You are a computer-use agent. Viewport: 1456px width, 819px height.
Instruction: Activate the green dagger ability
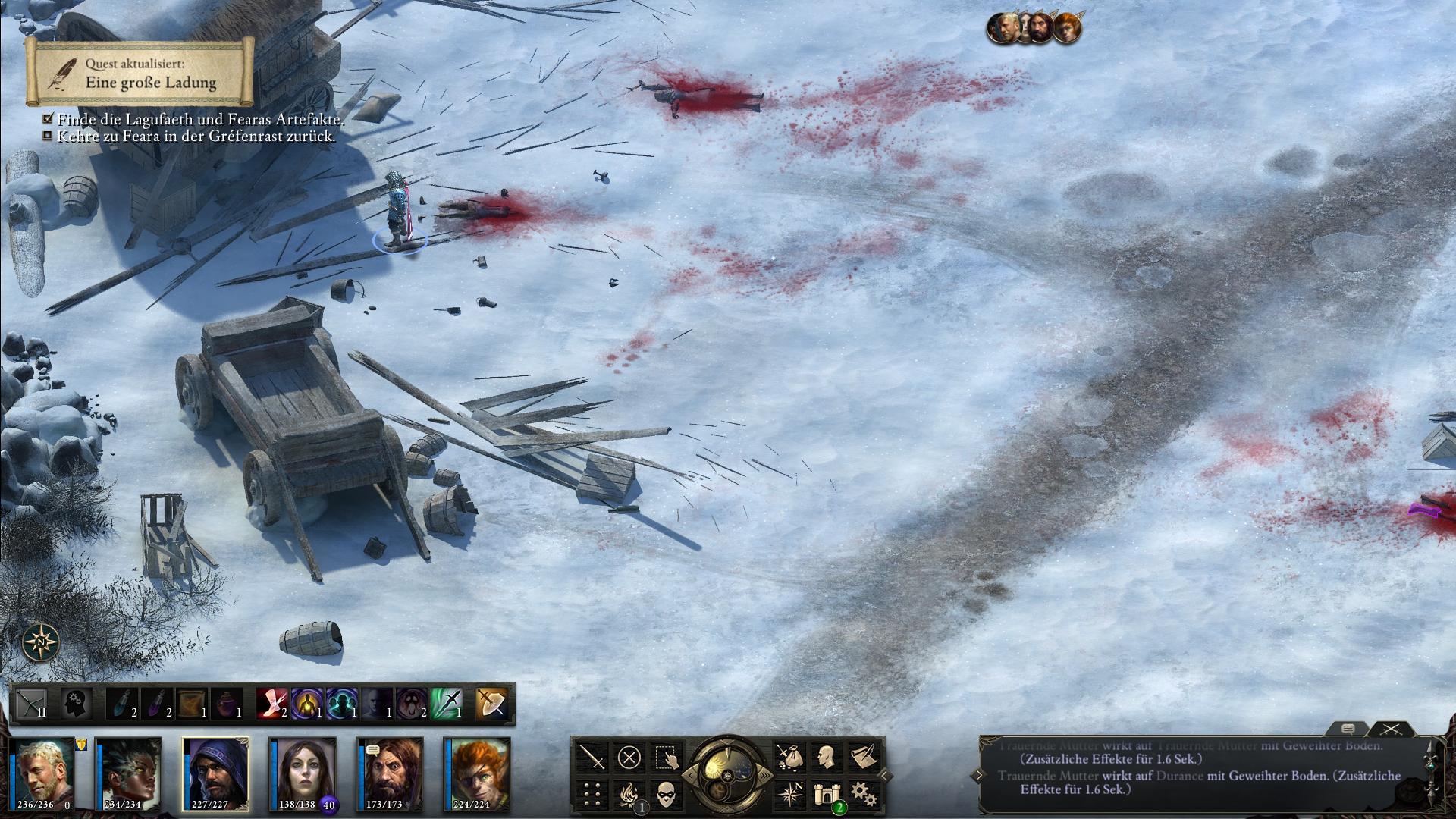click(447, 704)
